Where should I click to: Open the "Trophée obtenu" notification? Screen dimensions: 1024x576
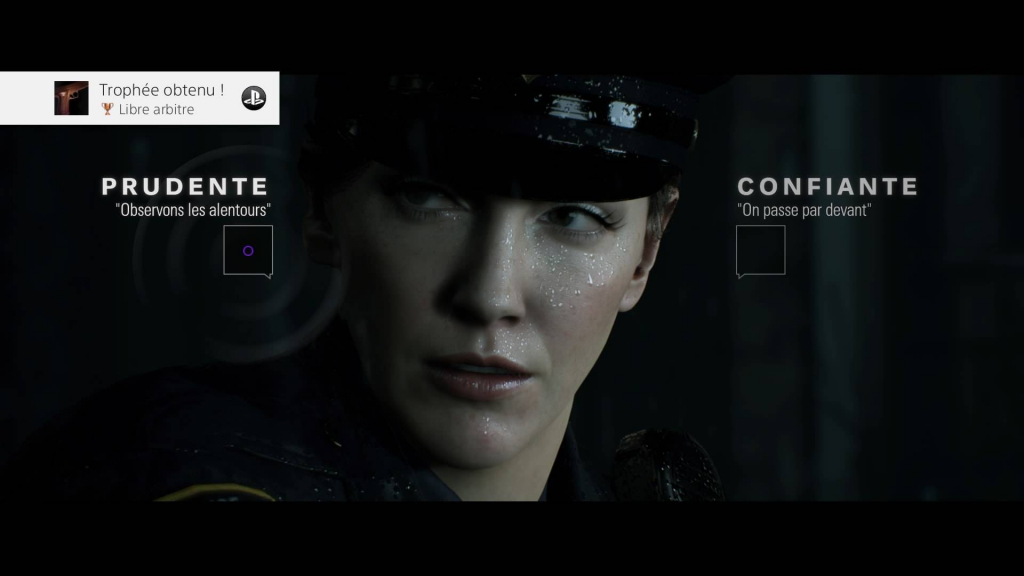point(160,98)
